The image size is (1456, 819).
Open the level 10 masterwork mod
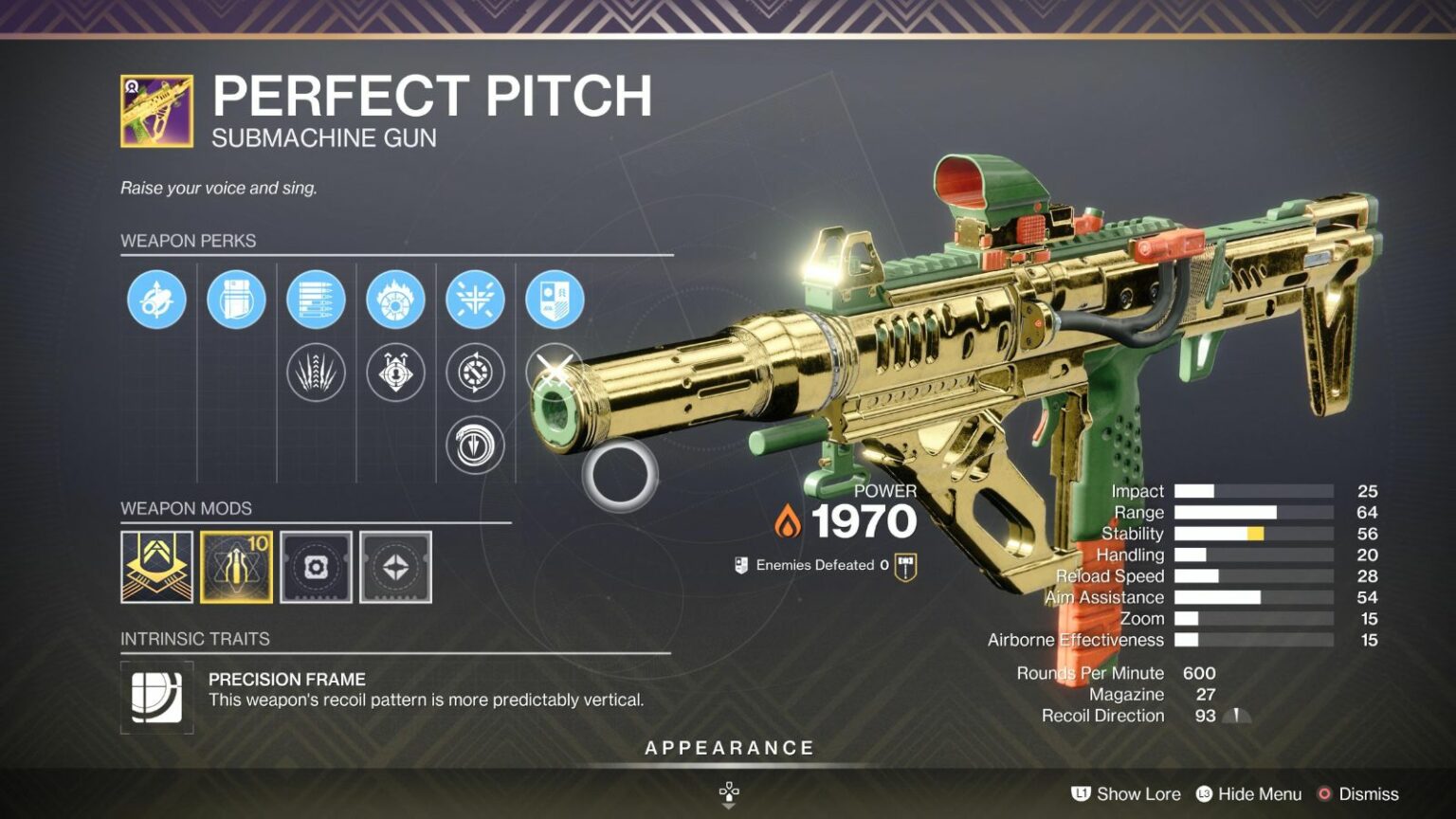(x=237, y=567)
